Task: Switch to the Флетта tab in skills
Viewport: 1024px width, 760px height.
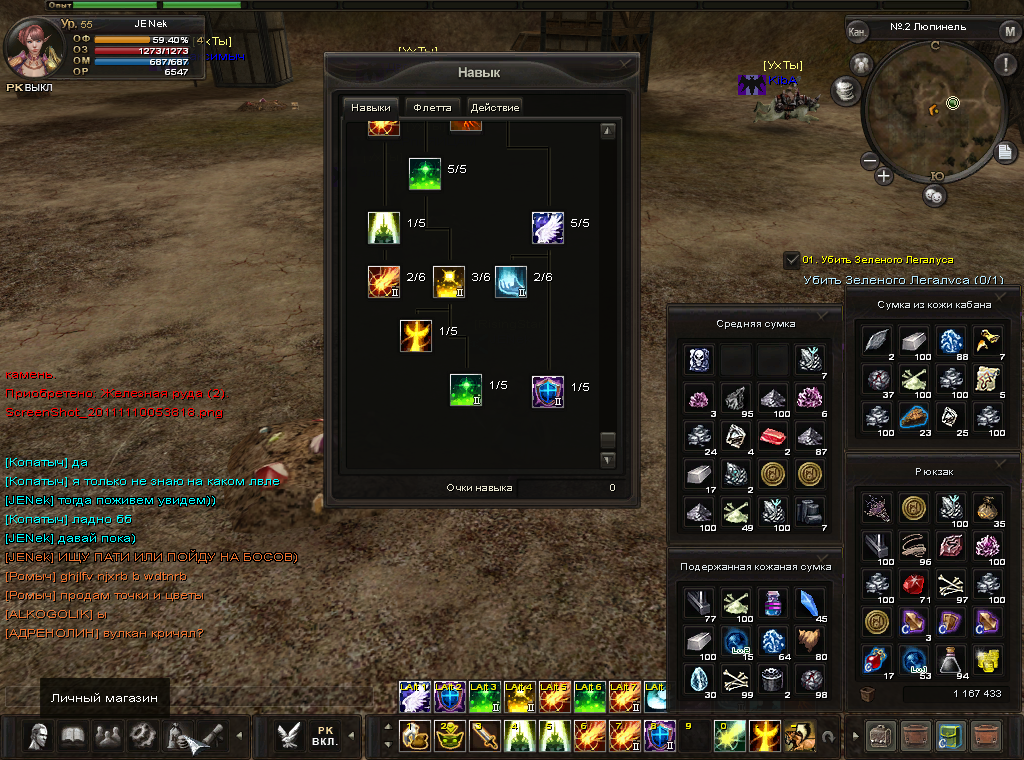Action: [433, 107]
